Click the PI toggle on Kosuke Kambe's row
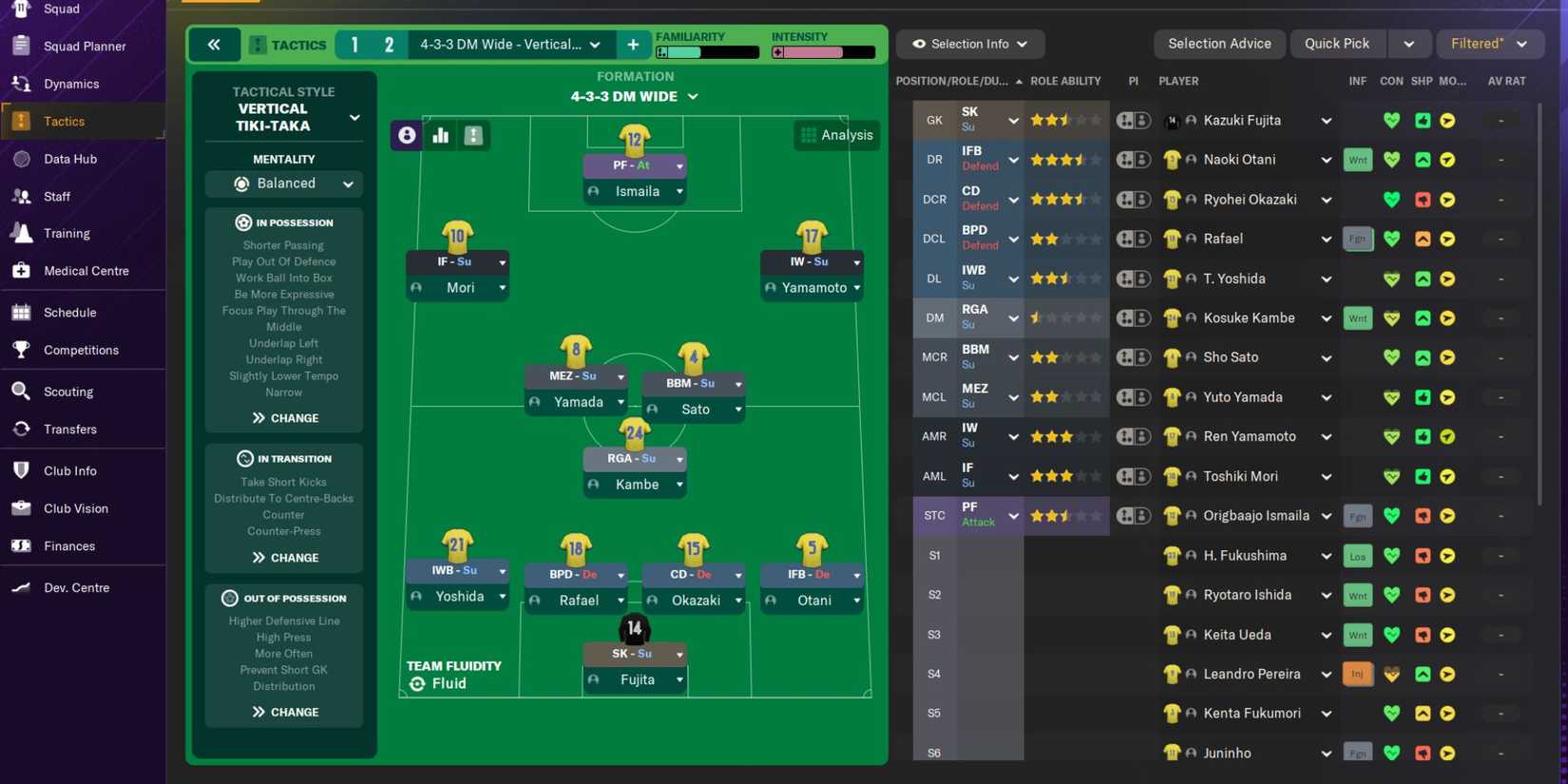This screenshot has height=784, width=1568. [x=1134, y=317]
